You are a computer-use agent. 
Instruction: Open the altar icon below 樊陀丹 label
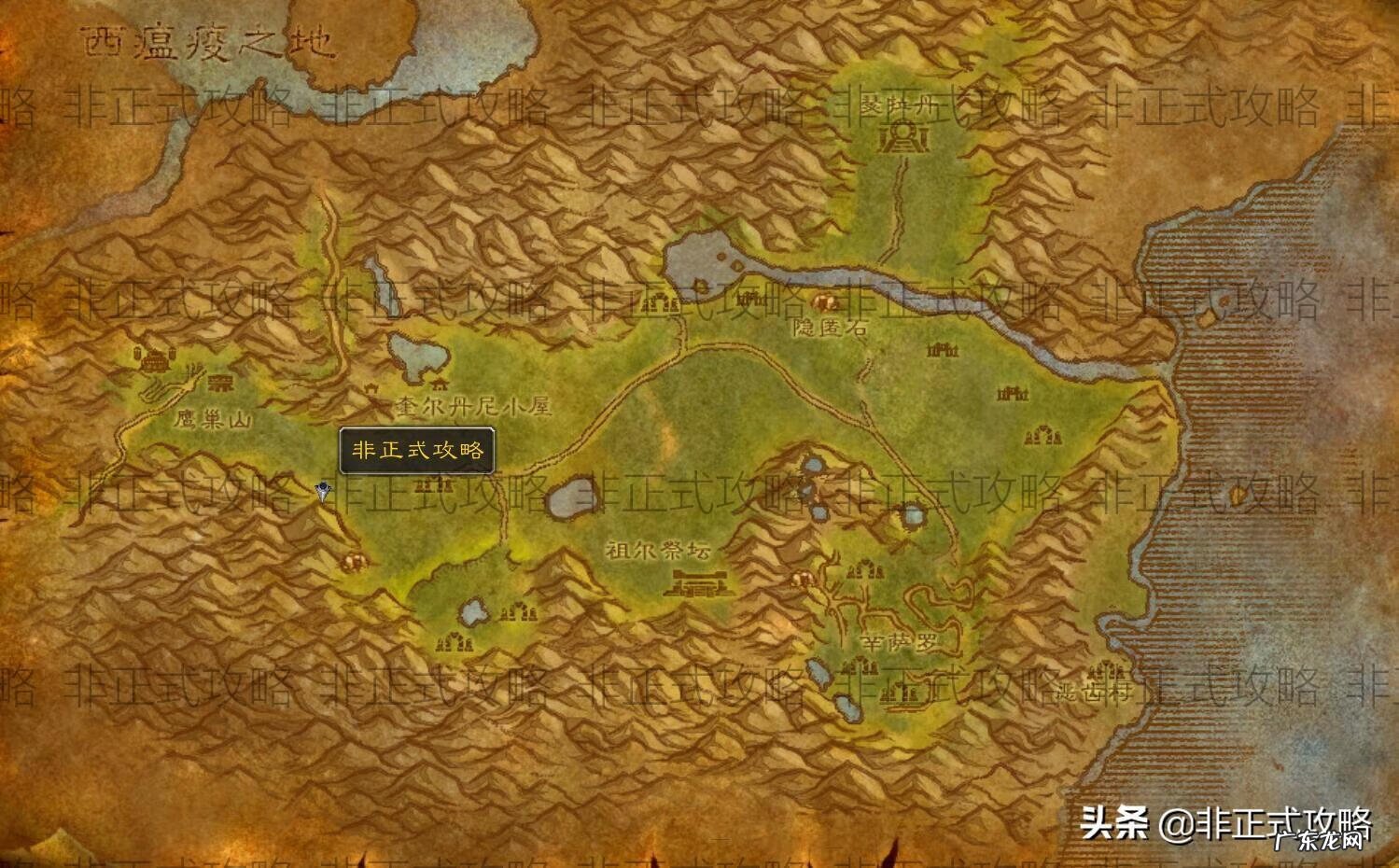point(902,137)
